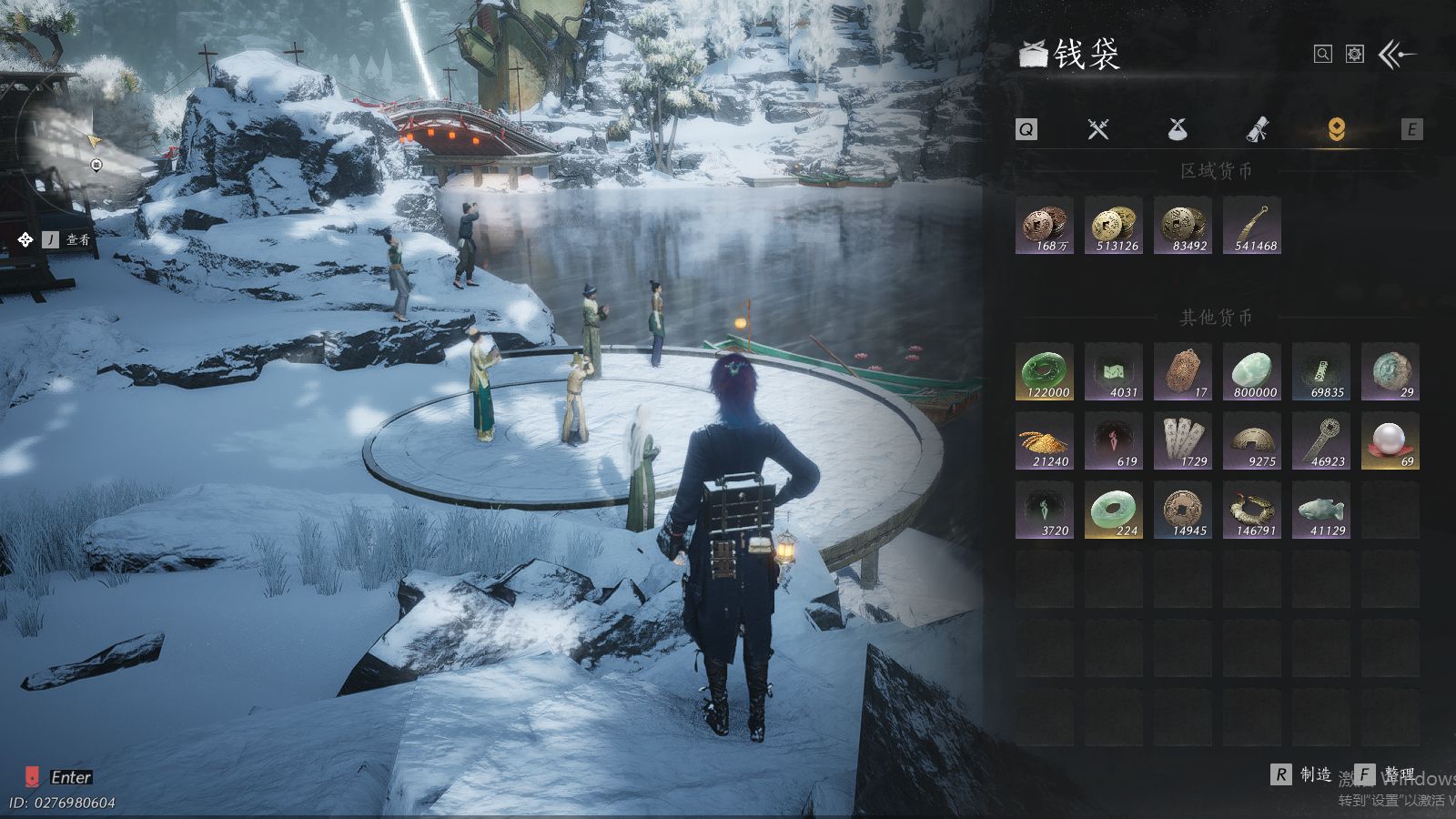This screenshot has height=819, width=1456.
Task: Switch to the pouch items tab
Action: coord(1178,129)
